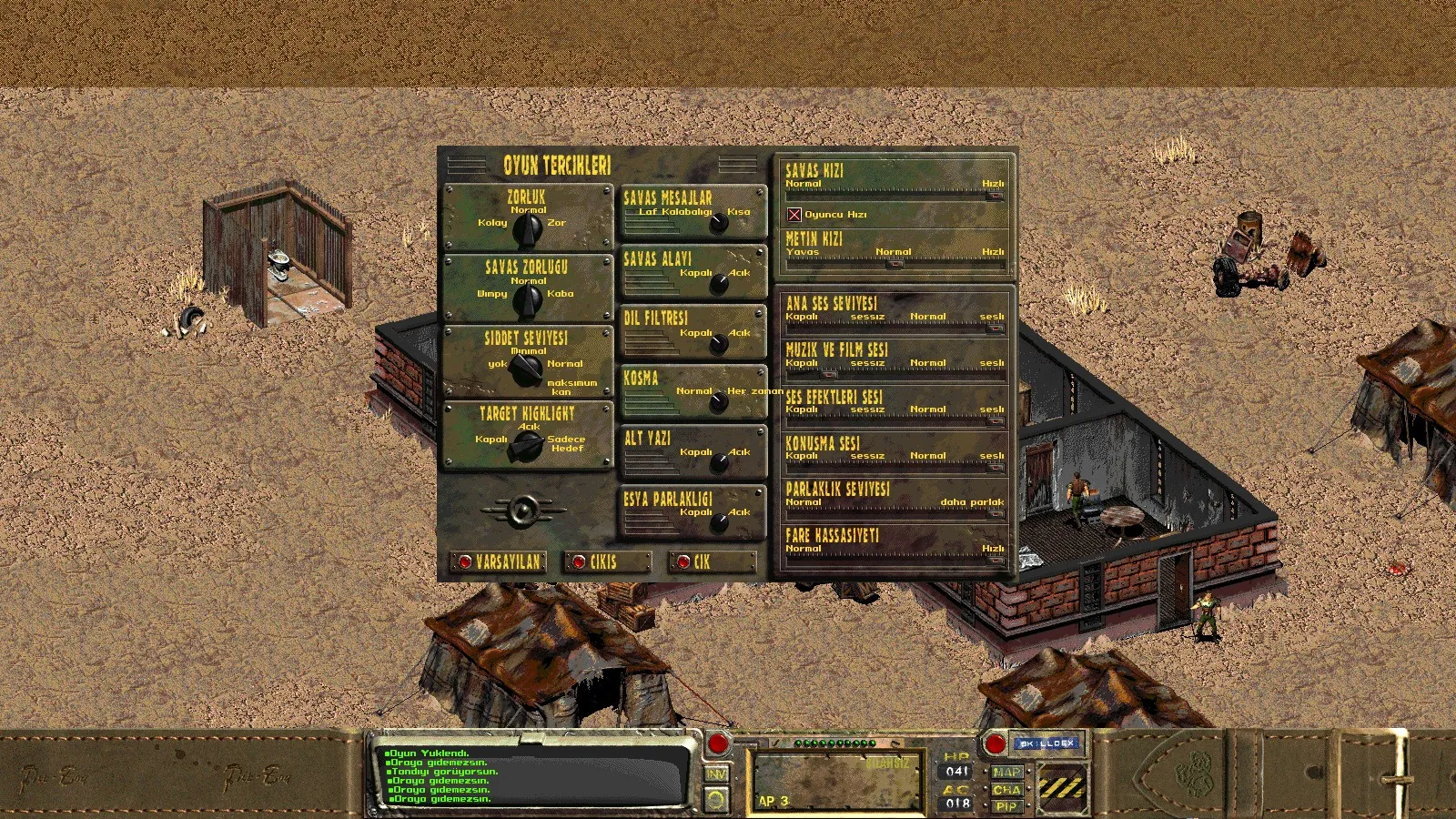Switch the Savaş Mesajları knob

click(x=719, y=223)
